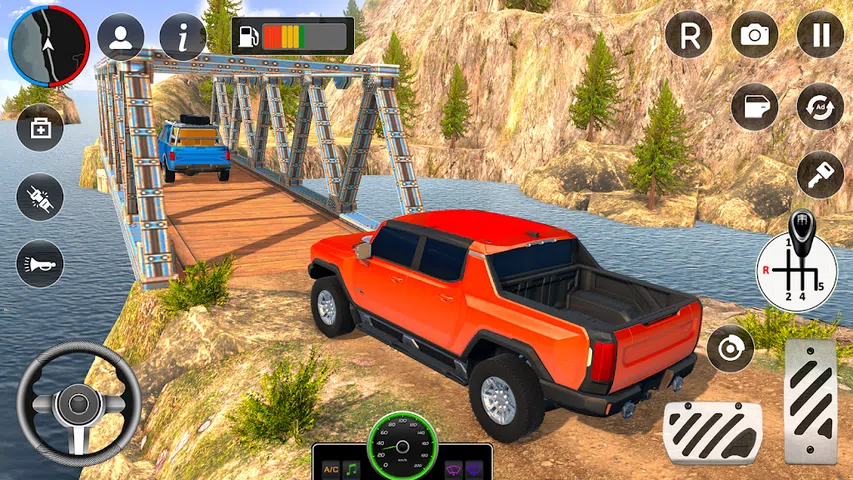The width and height of the screenshot is (853, 480).
Task: Tap the round handbrake button
Action: pyautogui.click(x=730, y=349)
